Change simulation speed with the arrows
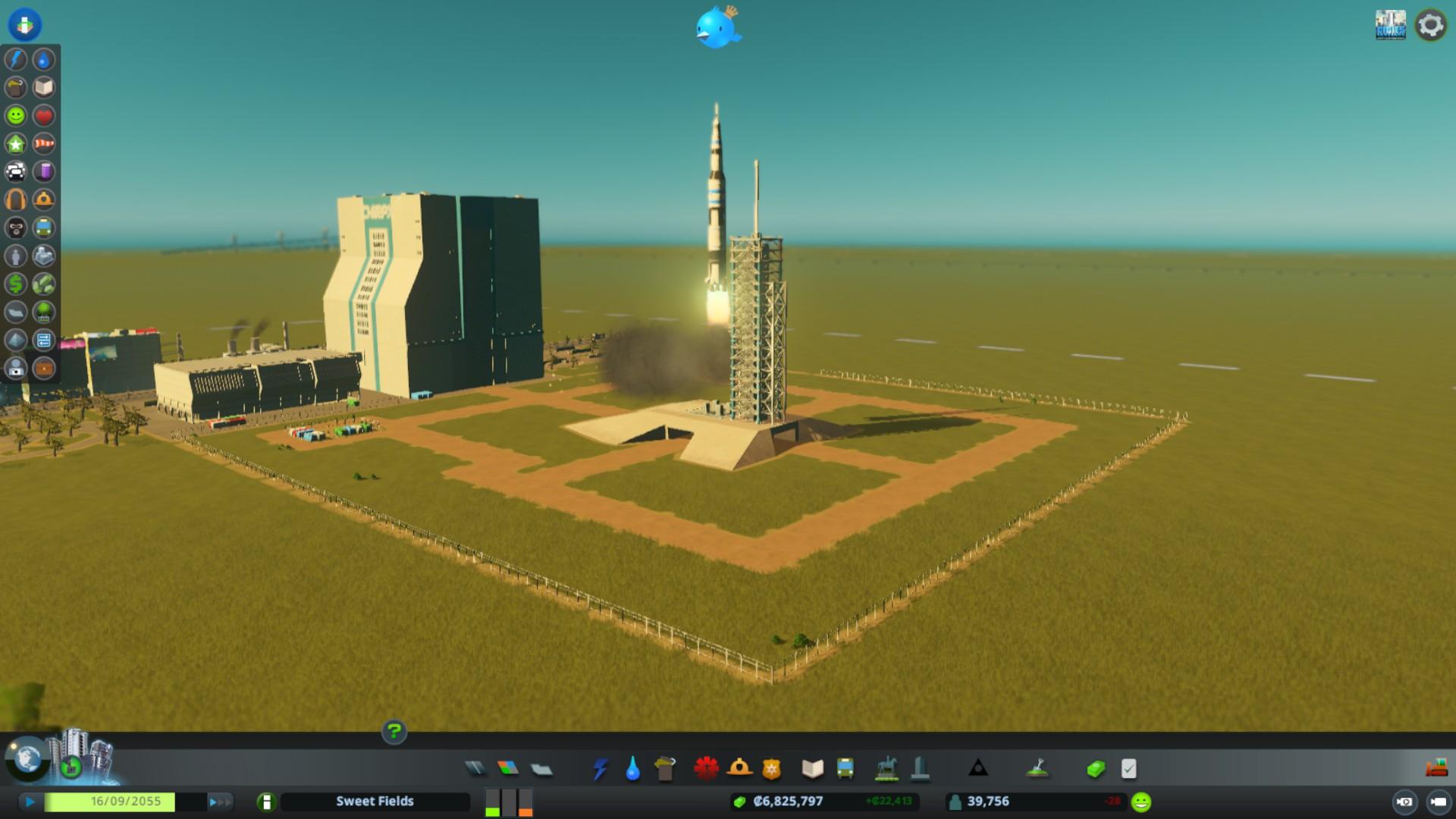Screen dimensions: 1456x819 pos(219,802)
